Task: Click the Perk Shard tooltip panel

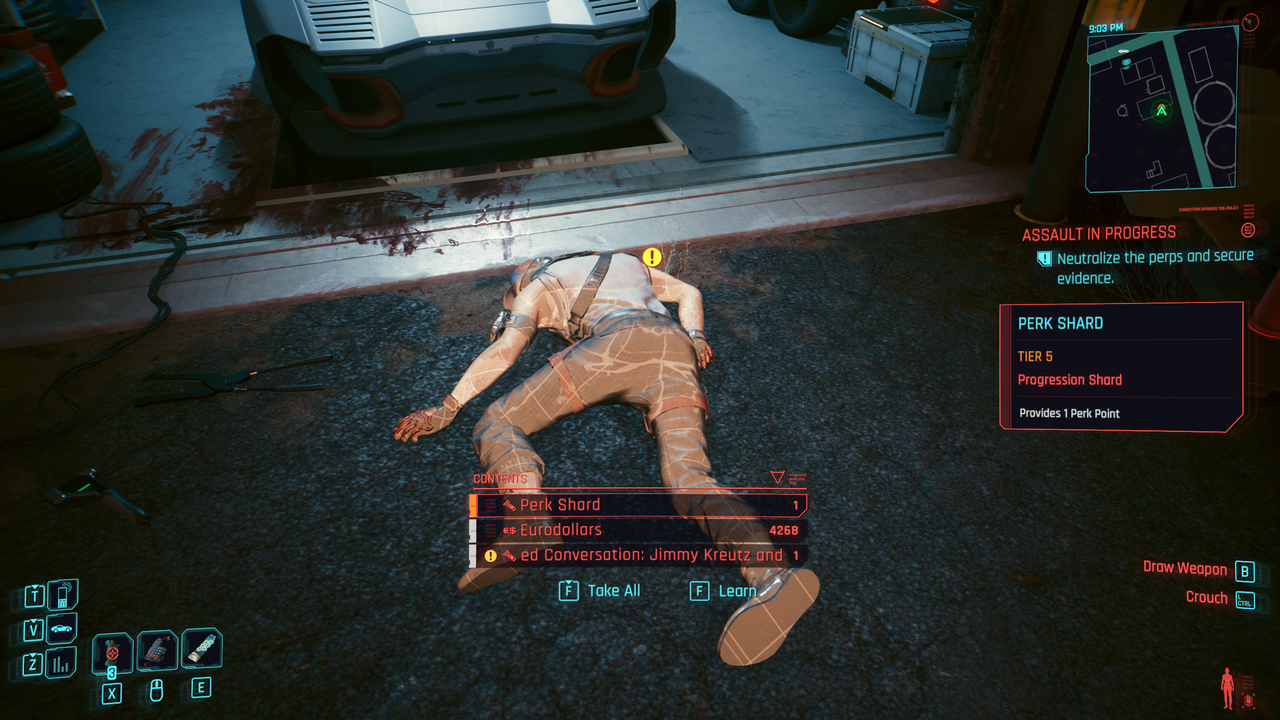Action: (x=1121, y=367)
